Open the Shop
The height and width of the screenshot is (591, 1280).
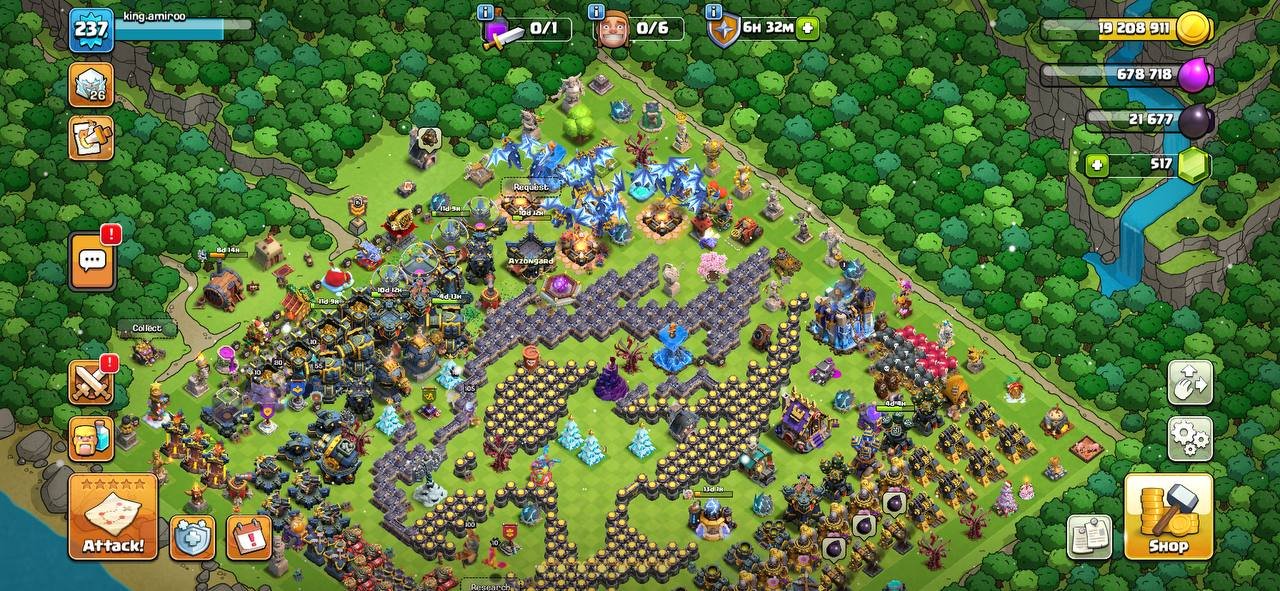(x=1168, y=516)
